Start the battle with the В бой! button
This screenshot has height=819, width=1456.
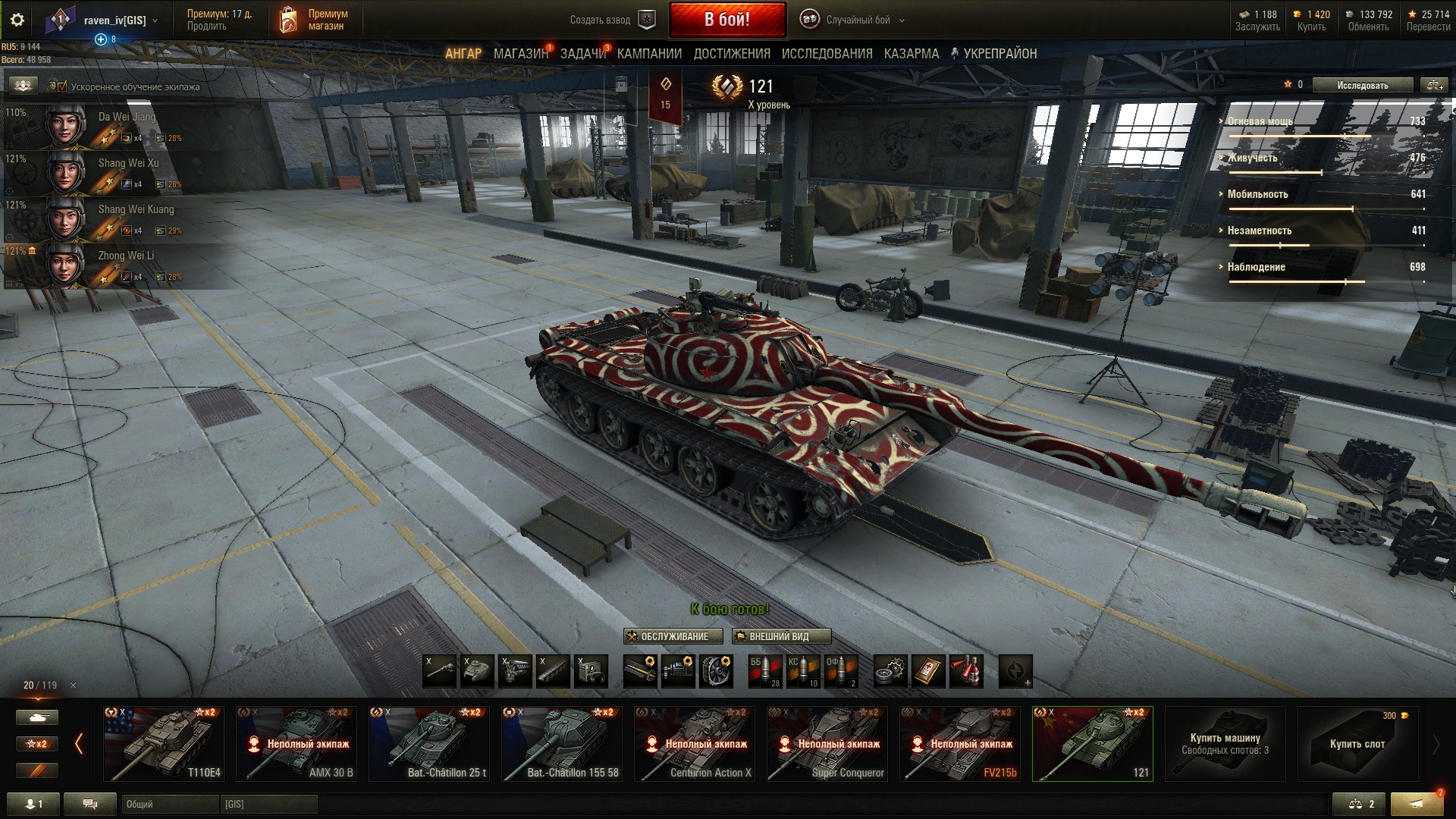click(727, 20)
